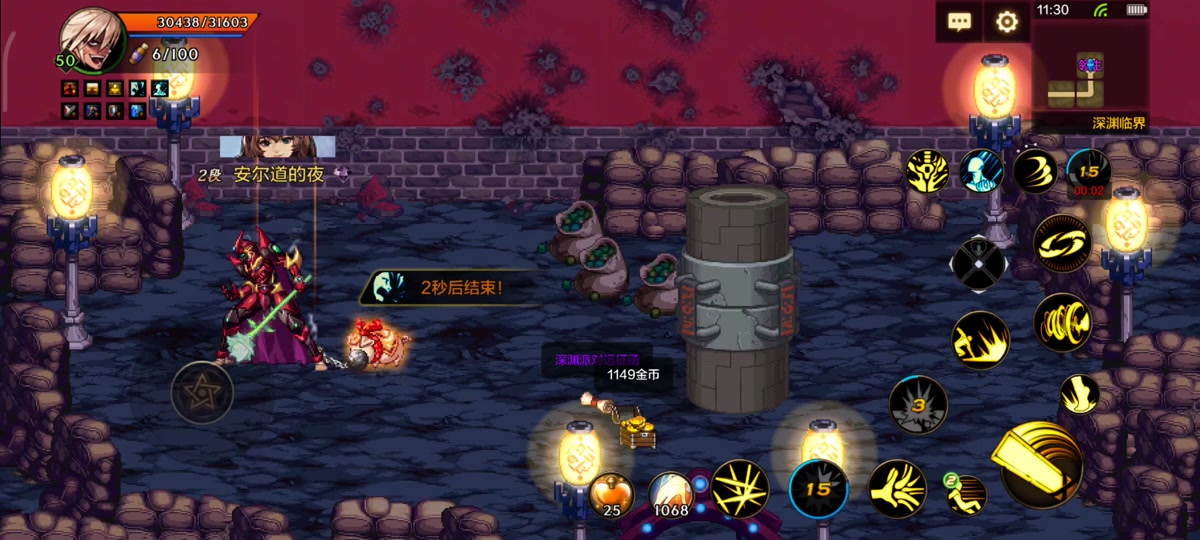1200x540 pixels.
Task: Trigger the hand-burst skill icon
Action: [897, 489]
